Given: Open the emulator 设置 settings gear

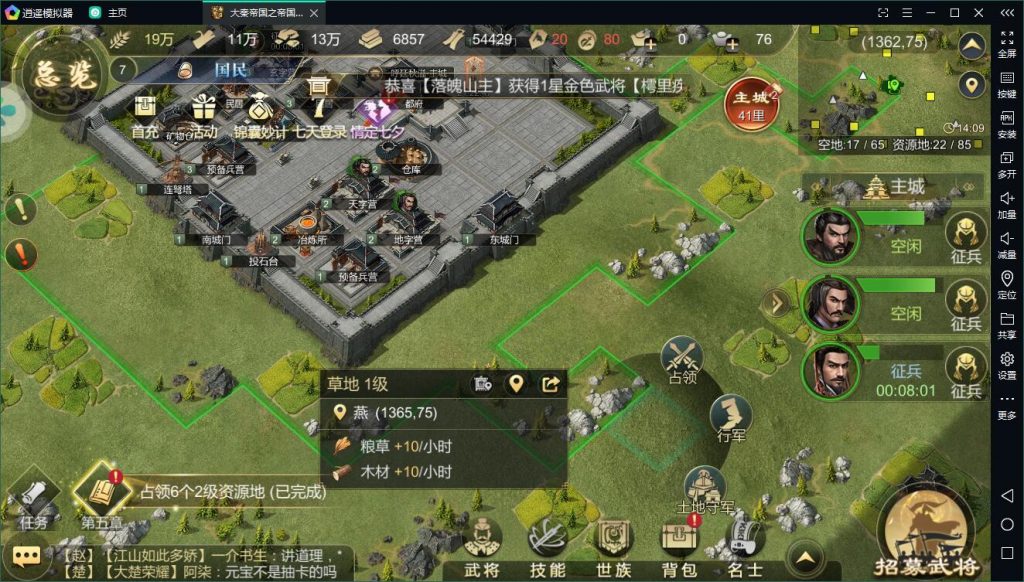Looking at the screenshot, I should click(x=1007, y=363).
